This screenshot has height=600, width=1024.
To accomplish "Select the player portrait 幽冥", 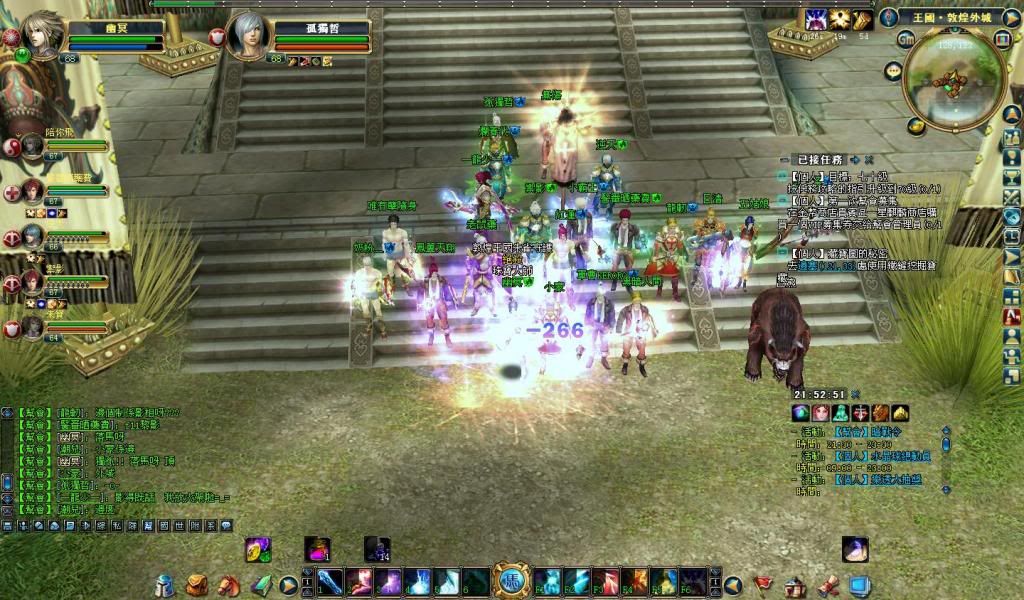I will (40, 36).
